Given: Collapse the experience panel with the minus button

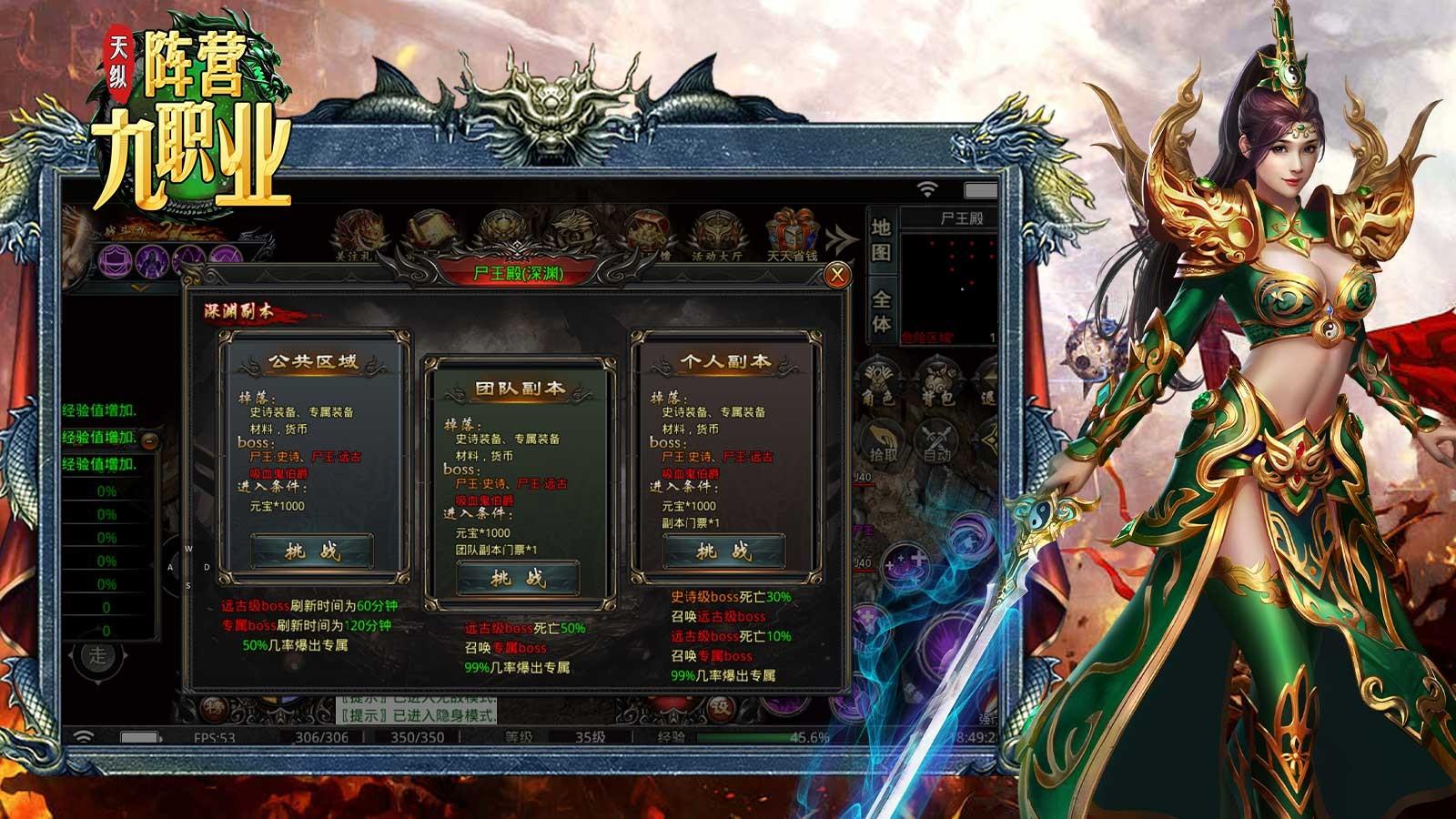Looking at the screenshot, I should tap(149, 441).
